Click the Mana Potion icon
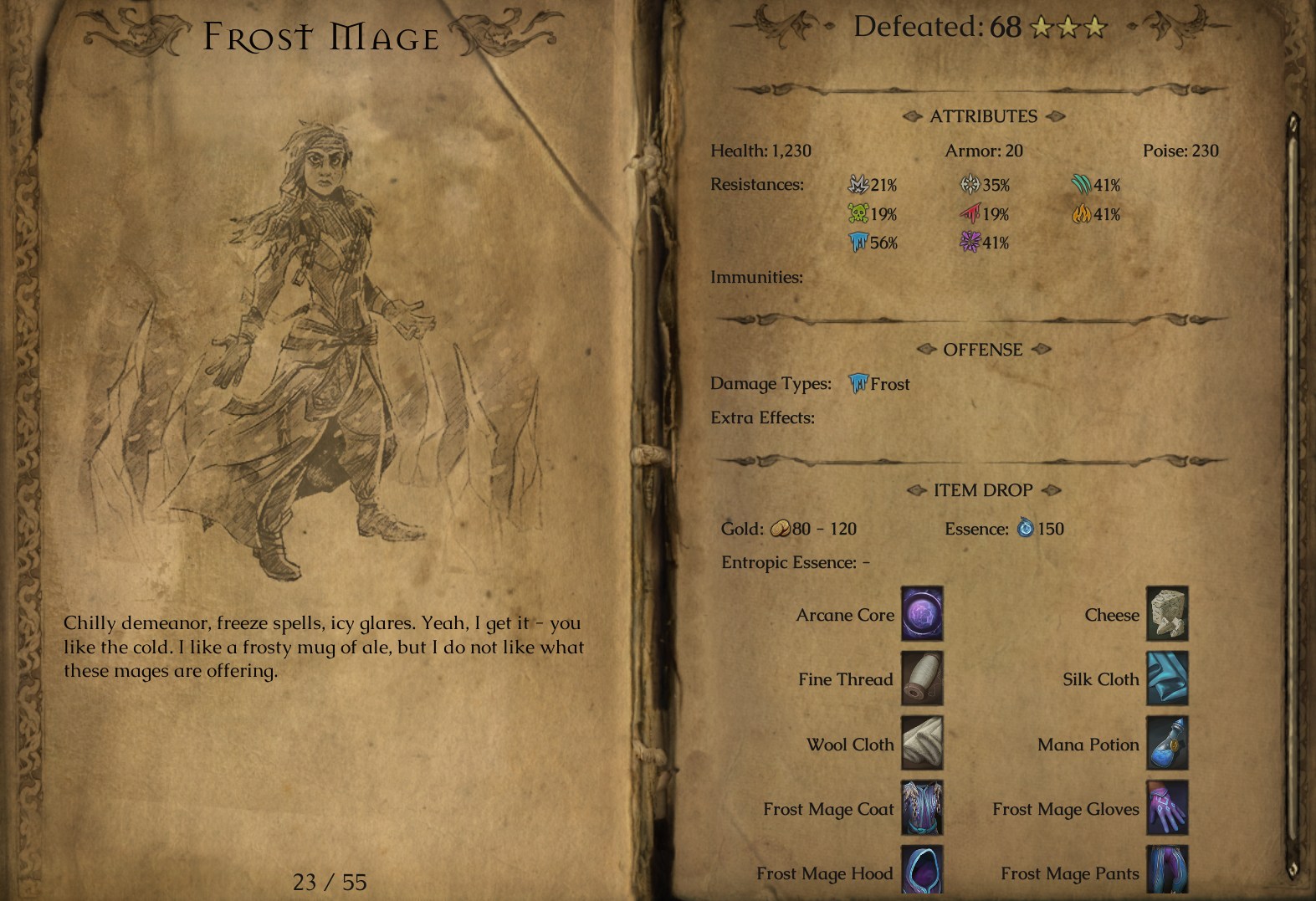Image resolution: width=1316 pixels, height=901 pixels. coord(1167,743)
